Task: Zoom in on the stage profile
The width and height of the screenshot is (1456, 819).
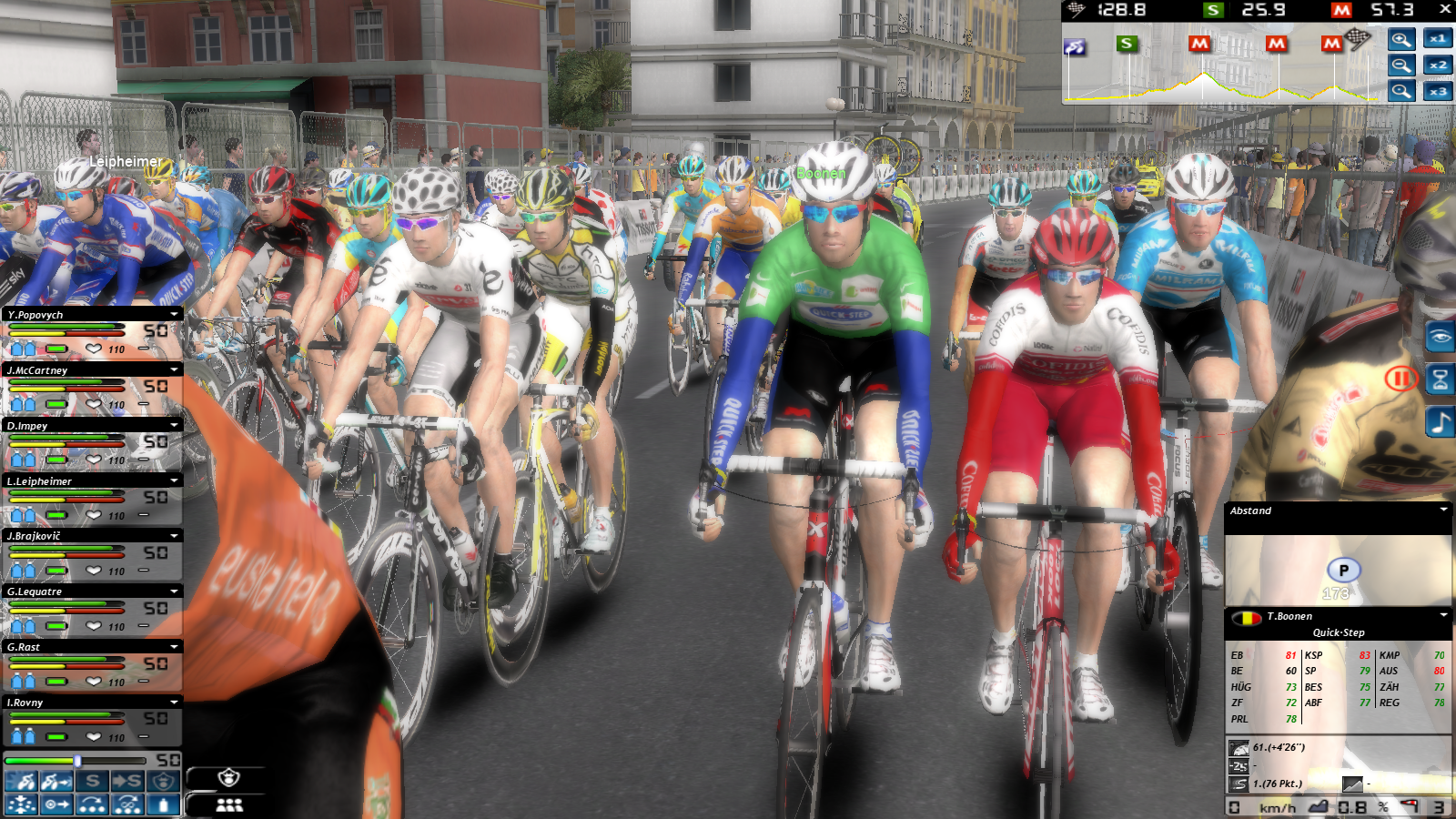Action: 1400,39
